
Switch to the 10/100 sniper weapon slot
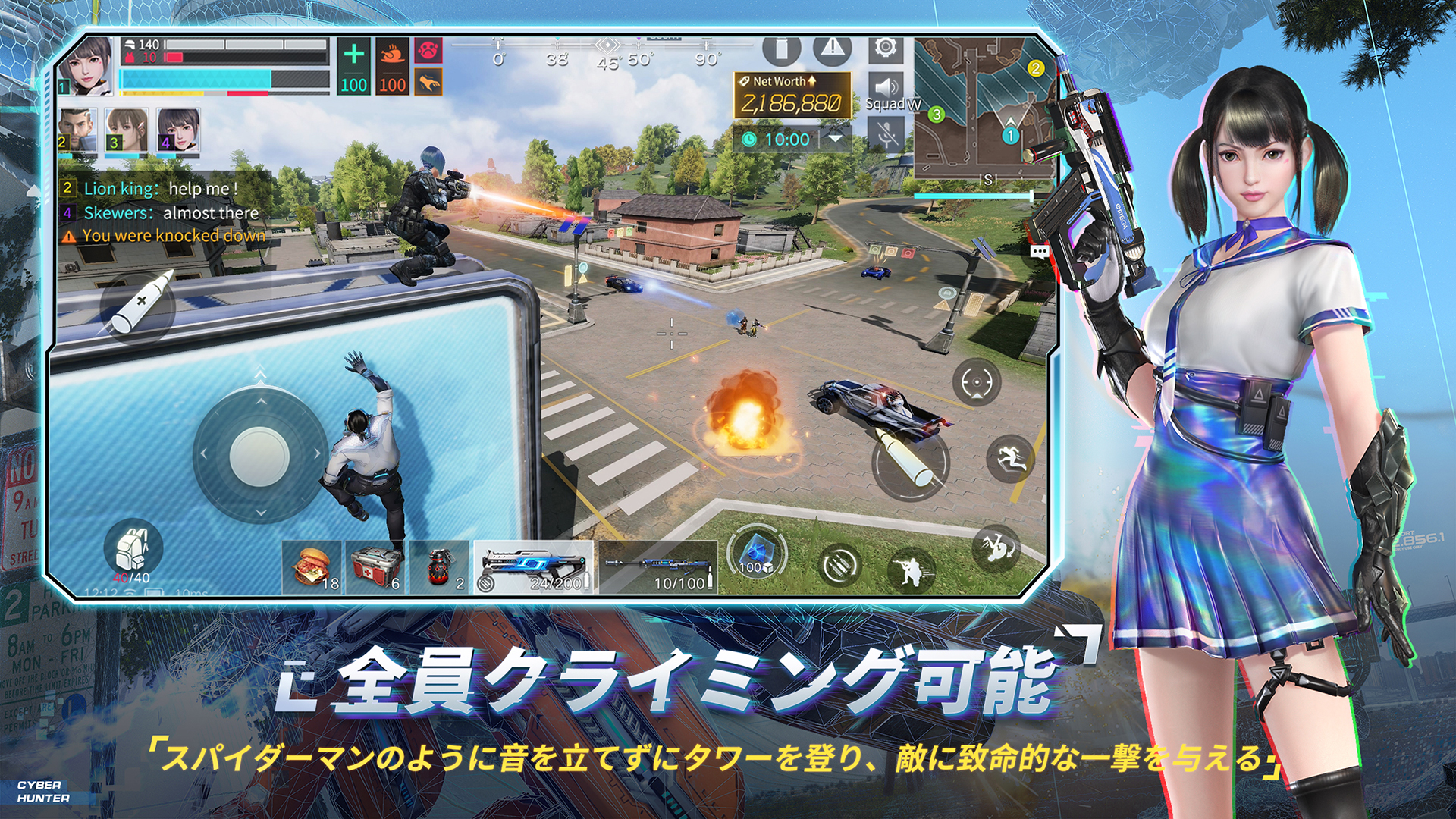(659, 565)
